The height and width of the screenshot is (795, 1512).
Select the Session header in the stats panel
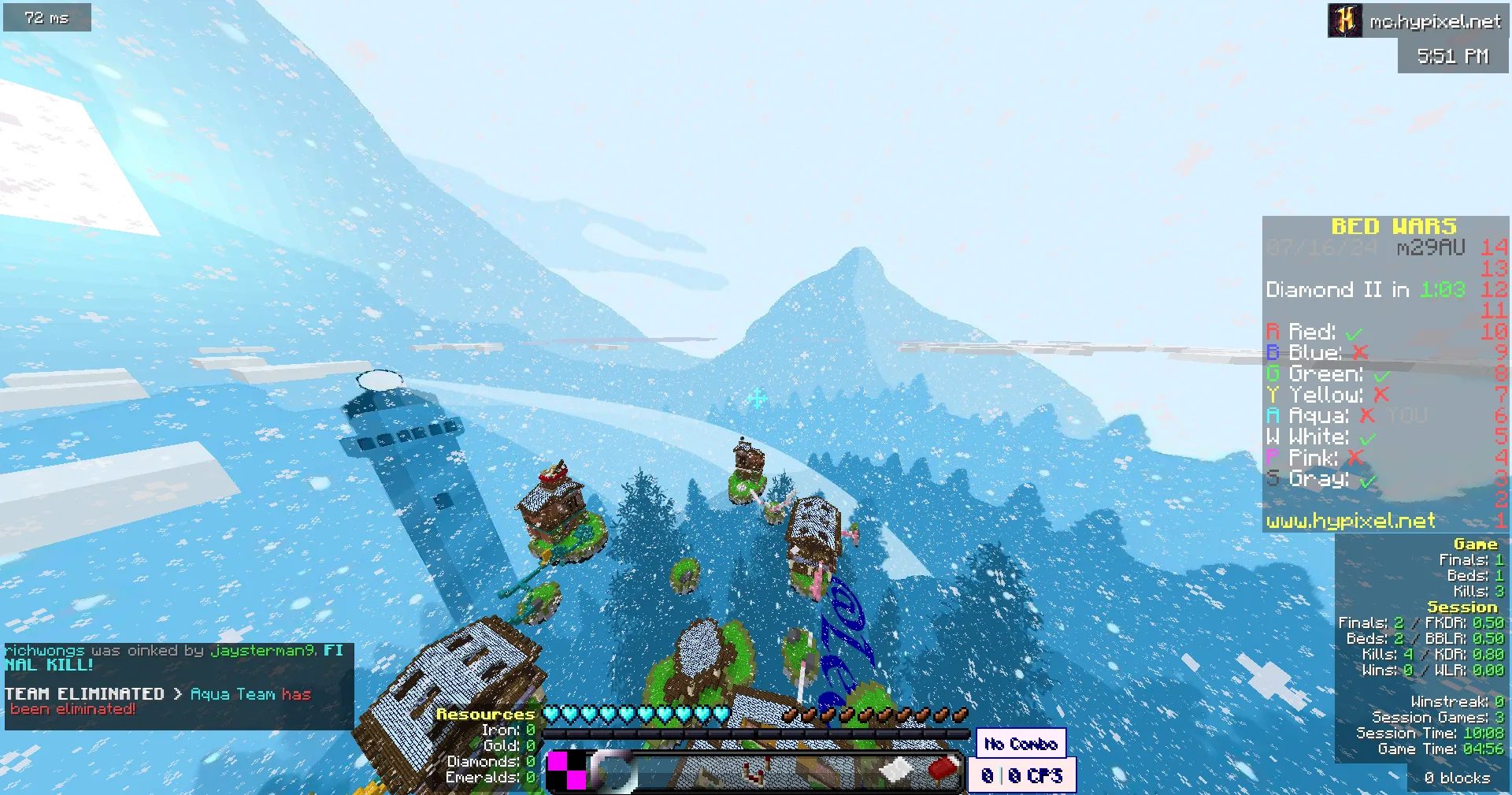1462,607
